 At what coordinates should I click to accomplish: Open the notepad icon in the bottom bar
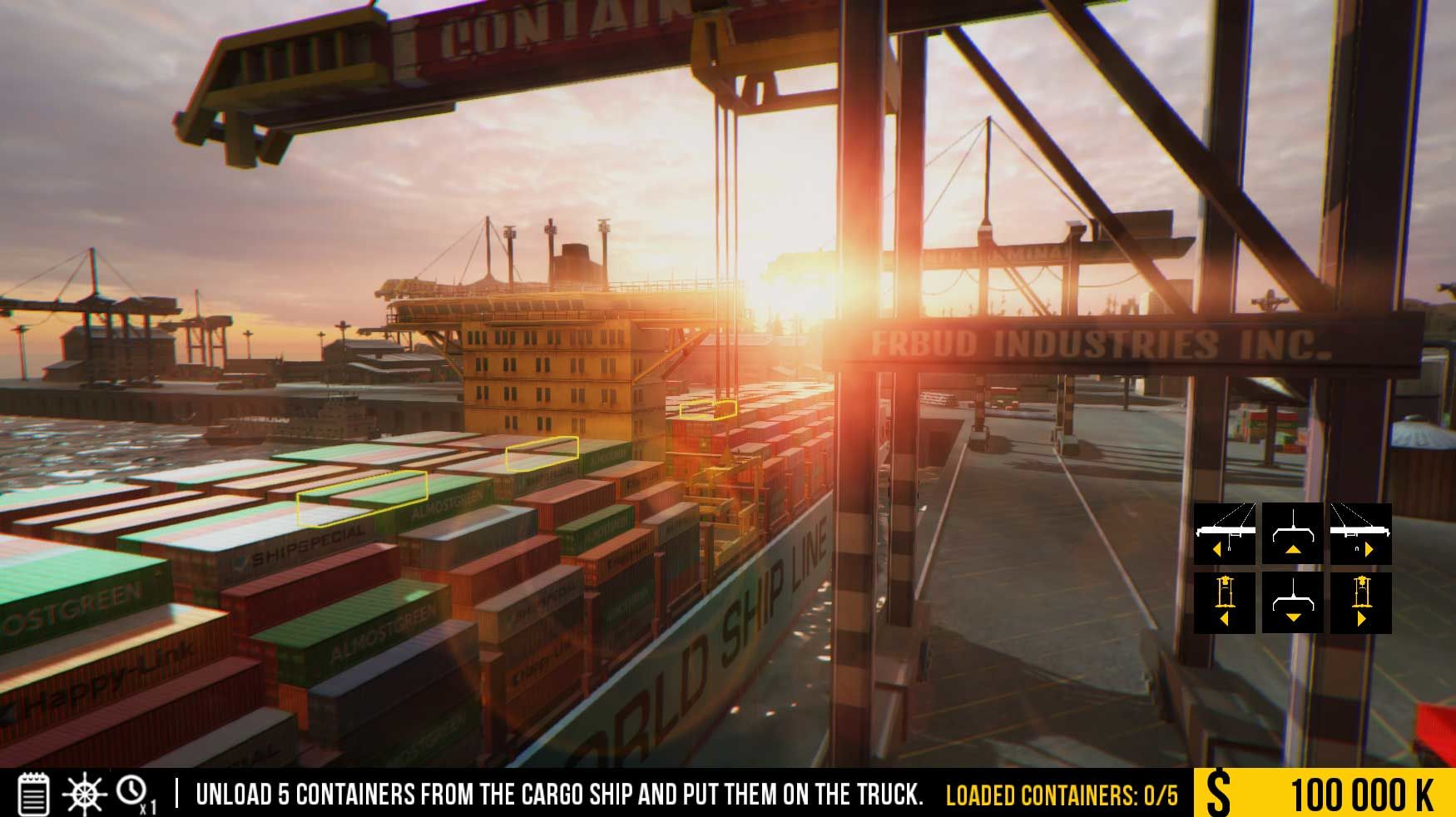[33, 794]
